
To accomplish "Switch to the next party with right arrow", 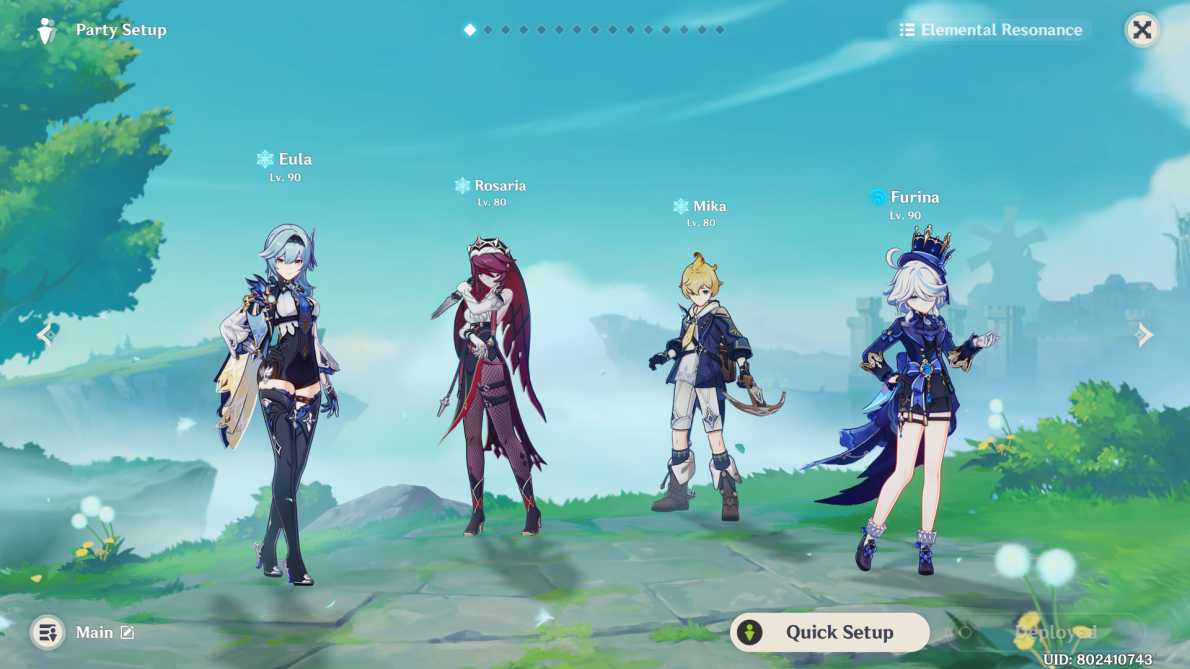I will click(x=1145, y=334).
